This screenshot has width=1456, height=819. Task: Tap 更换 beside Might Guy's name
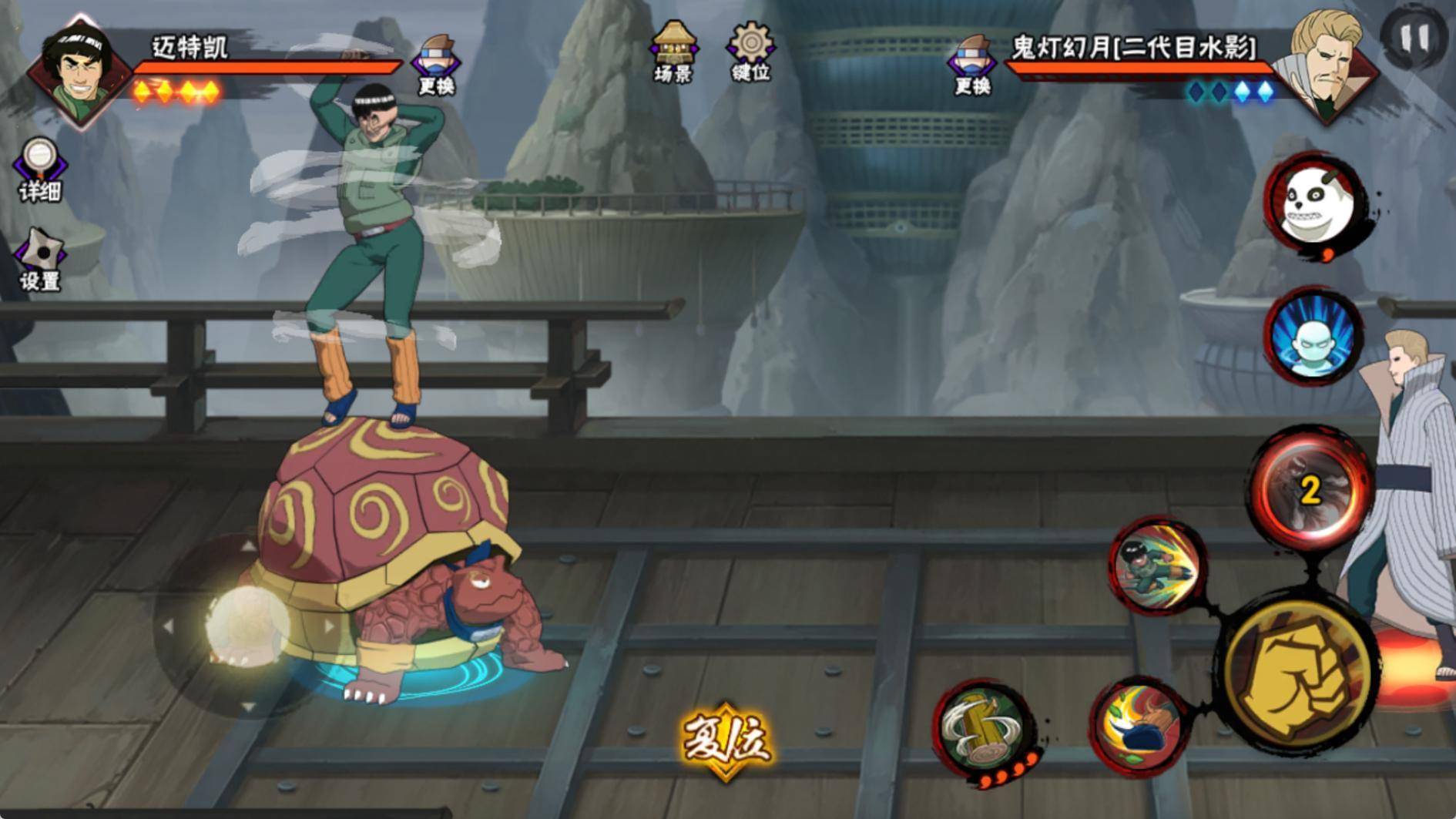pos(436,64)
